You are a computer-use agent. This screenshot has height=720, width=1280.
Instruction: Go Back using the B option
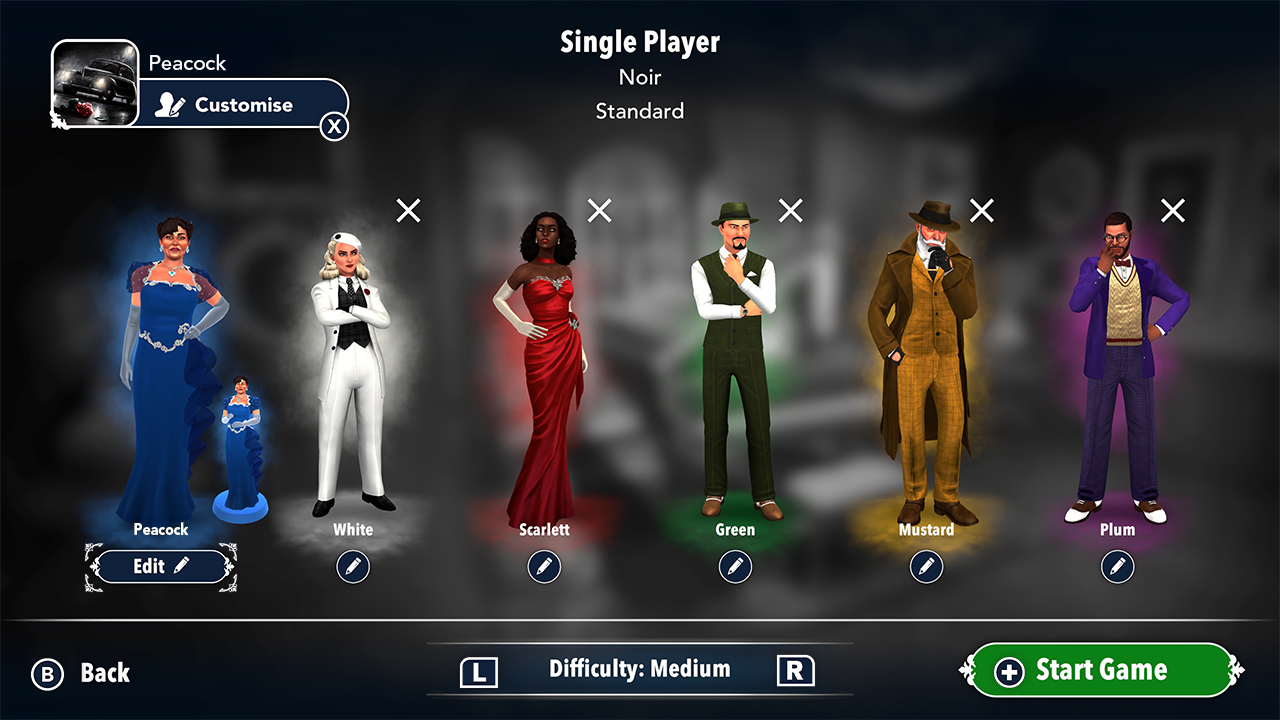[x=80, y=673]
